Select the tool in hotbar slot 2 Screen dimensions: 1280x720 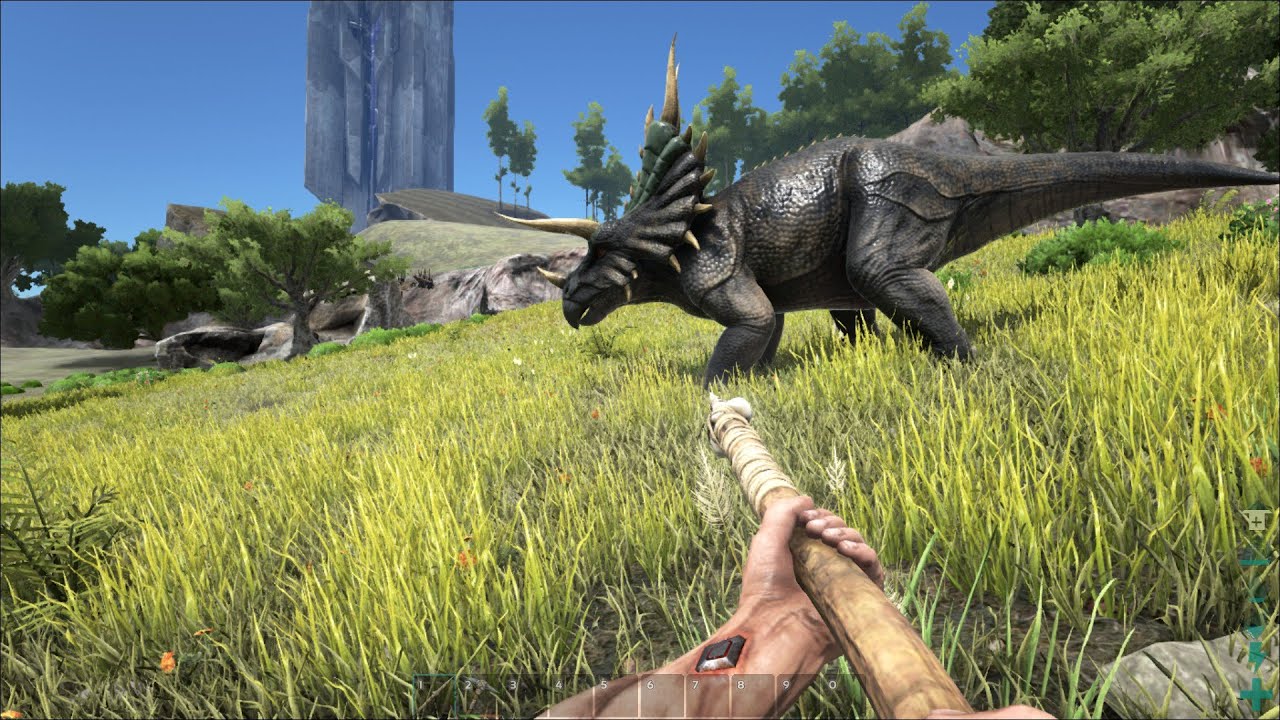481,696
